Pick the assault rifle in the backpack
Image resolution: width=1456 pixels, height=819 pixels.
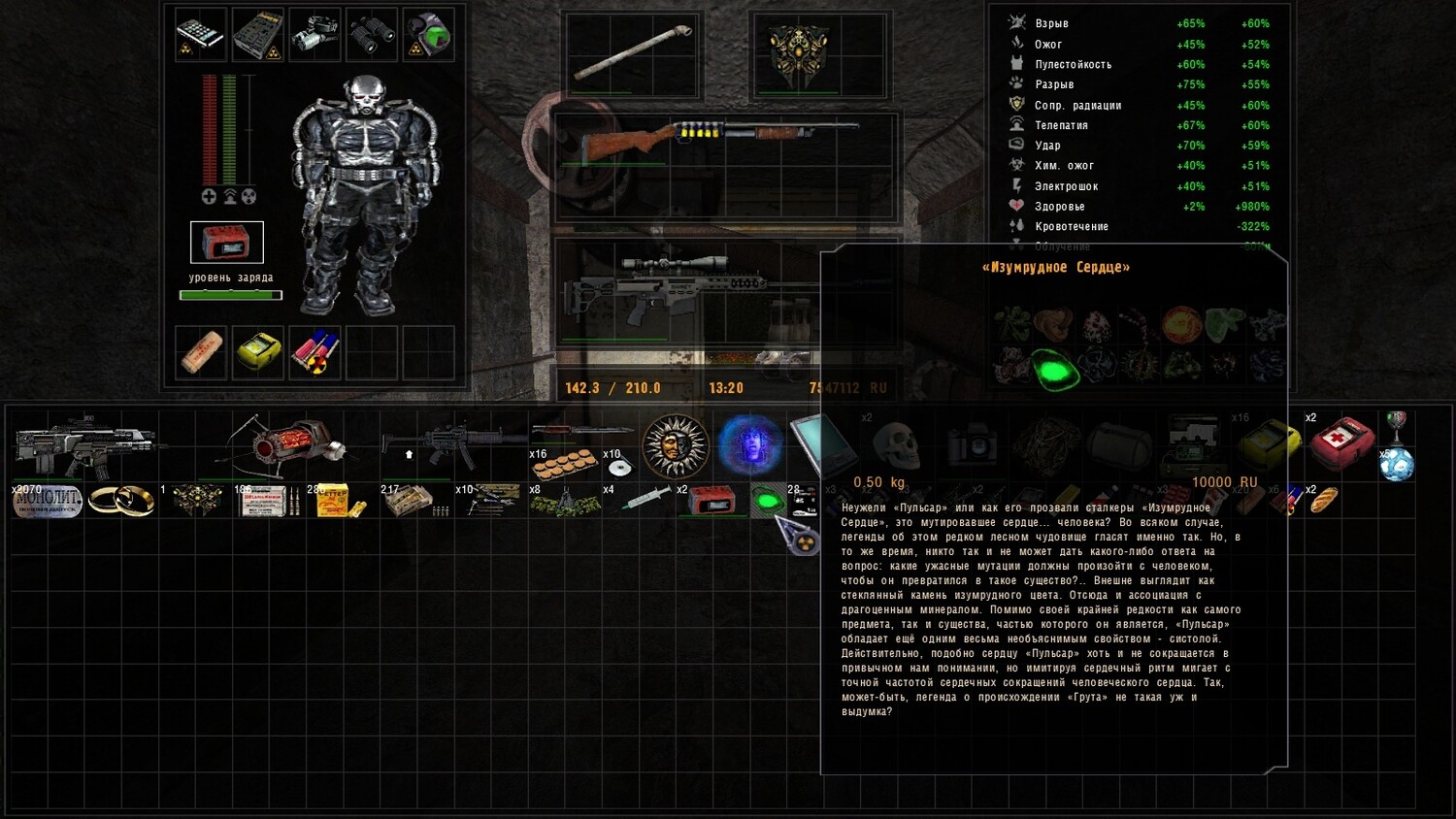point(85,444)
